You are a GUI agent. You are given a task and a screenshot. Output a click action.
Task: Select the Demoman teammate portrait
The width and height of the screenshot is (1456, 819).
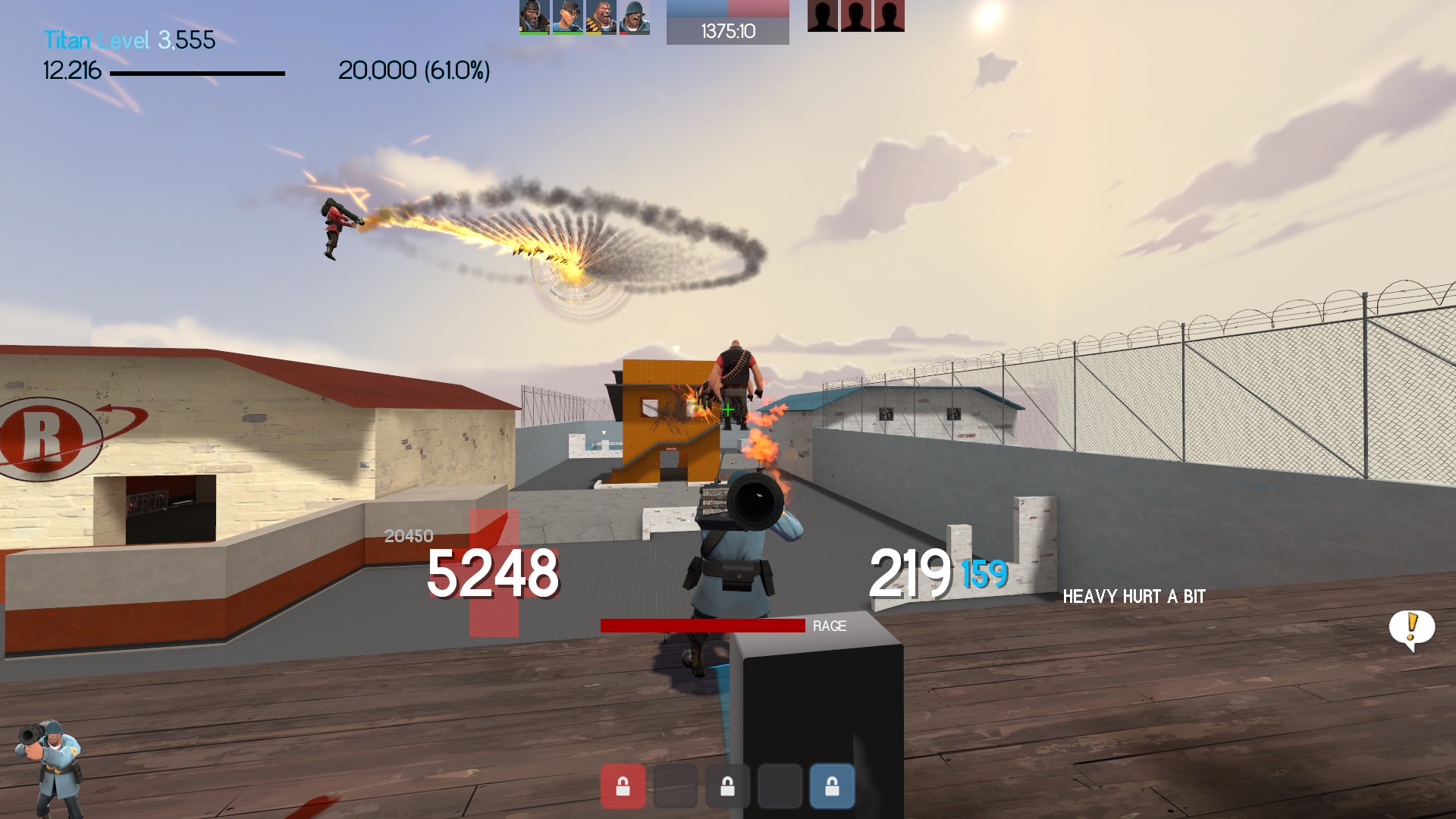(534, 17)
